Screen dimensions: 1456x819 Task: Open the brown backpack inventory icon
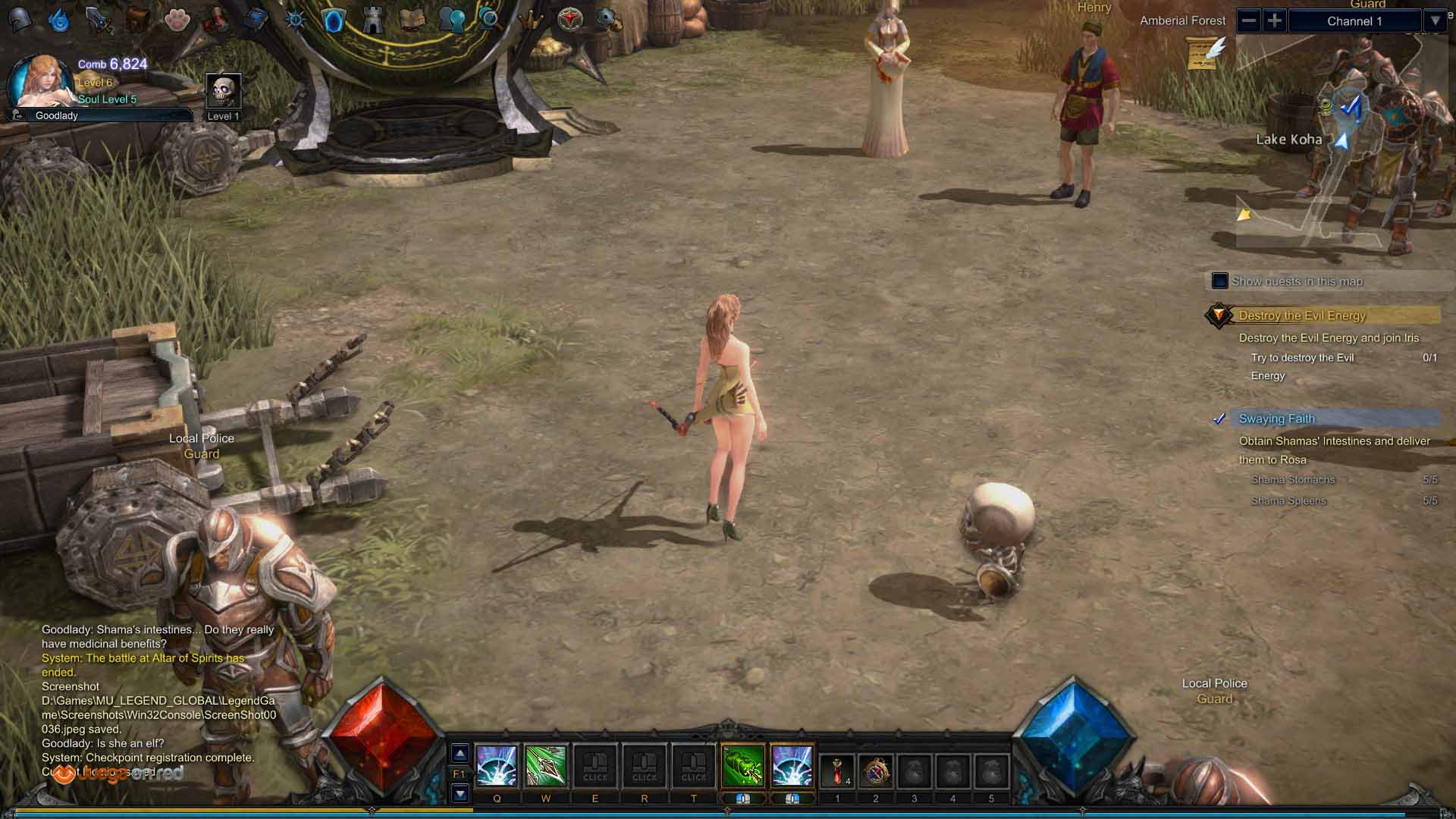(x=137, y=19)
